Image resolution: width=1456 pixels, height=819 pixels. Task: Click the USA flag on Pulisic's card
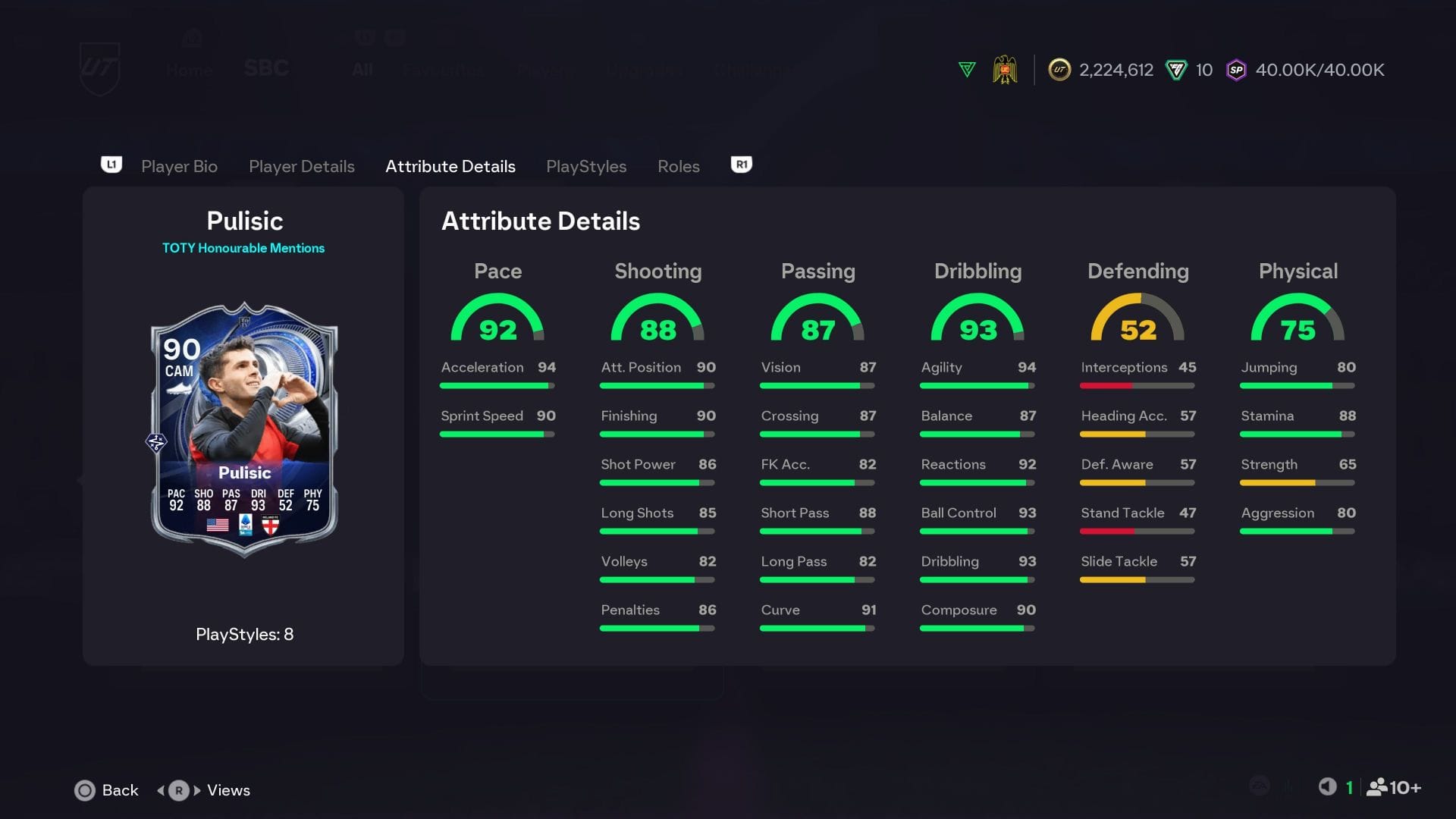point(217,523)
